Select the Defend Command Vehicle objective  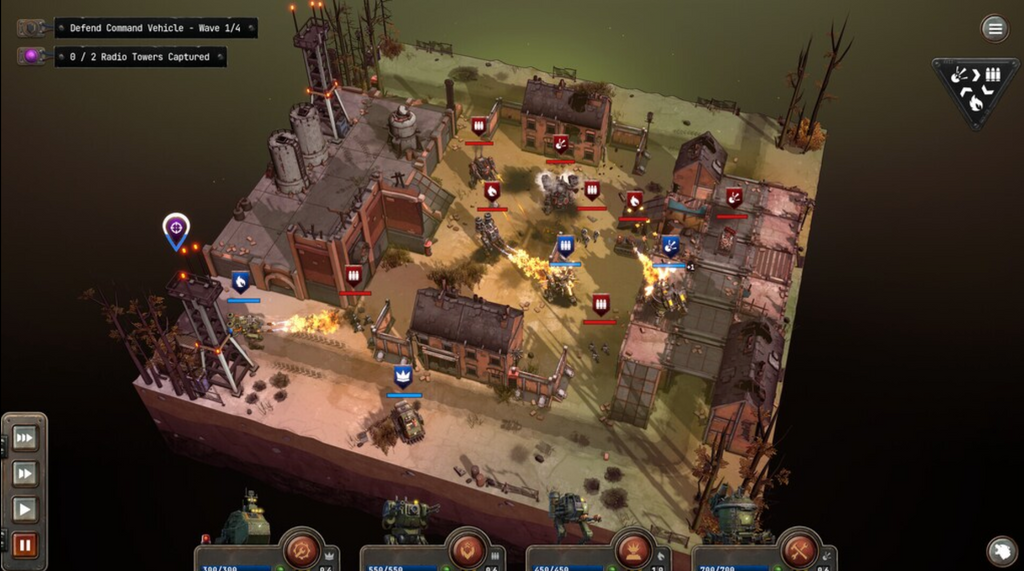pyautogui.click(x=155, y=28)
